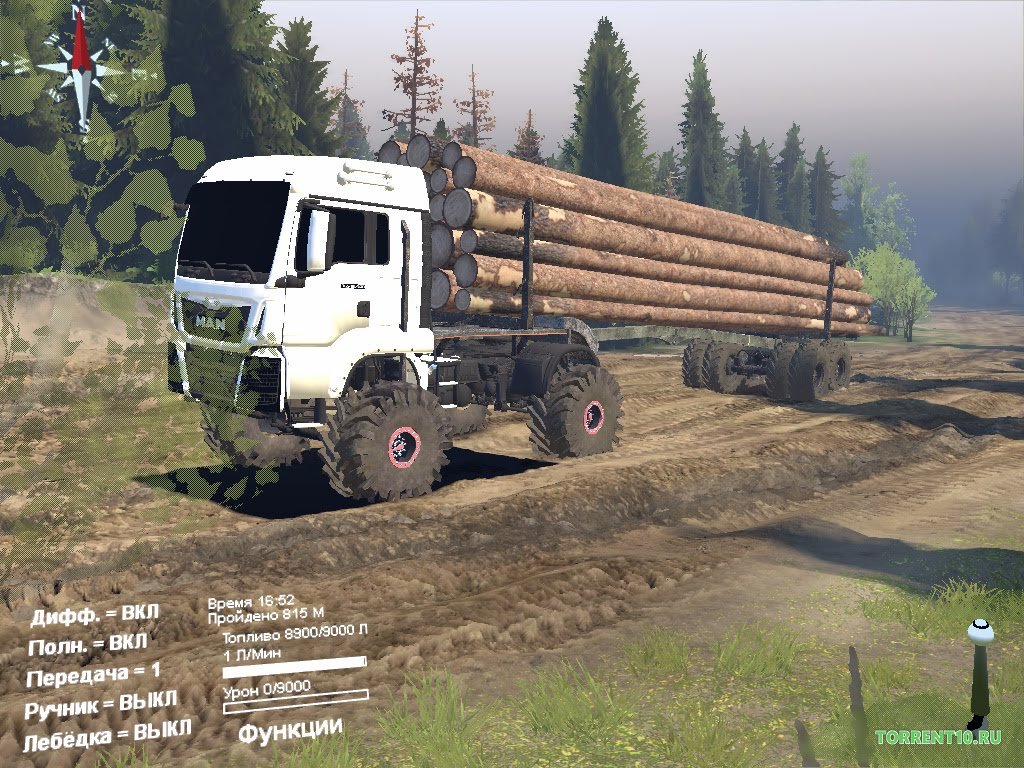Toggle the Дифф. differential lock
Screen dimensions: 1024x768
point(95,613)
